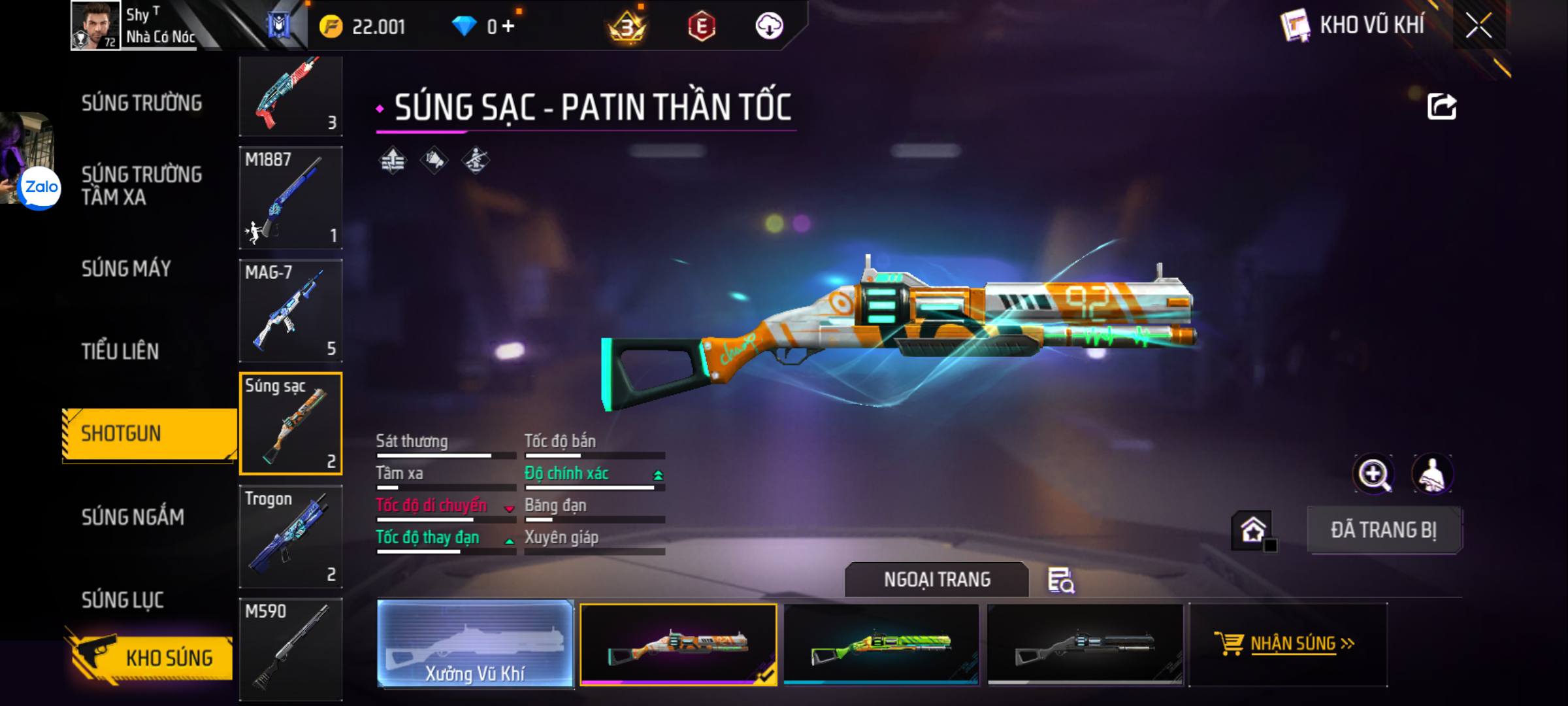The height and width of the screenshot is (706, 1568).
Task: Pick the M590 shotgun
Action: [x=291, y=648]
